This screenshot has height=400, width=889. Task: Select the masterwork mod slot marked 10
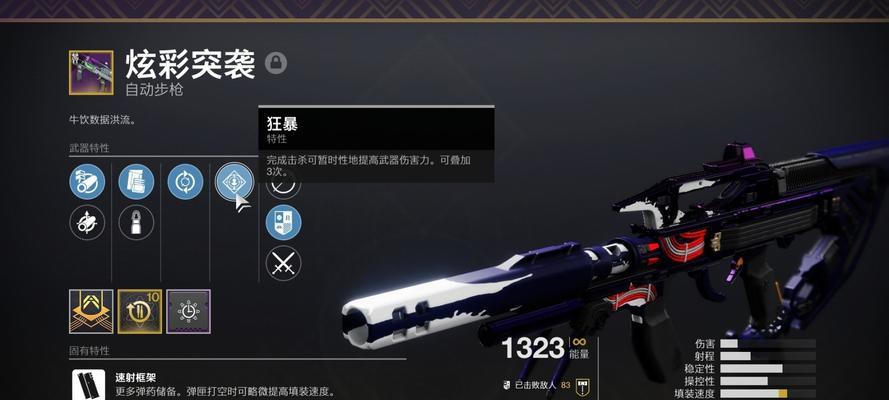tap(139, 311)
